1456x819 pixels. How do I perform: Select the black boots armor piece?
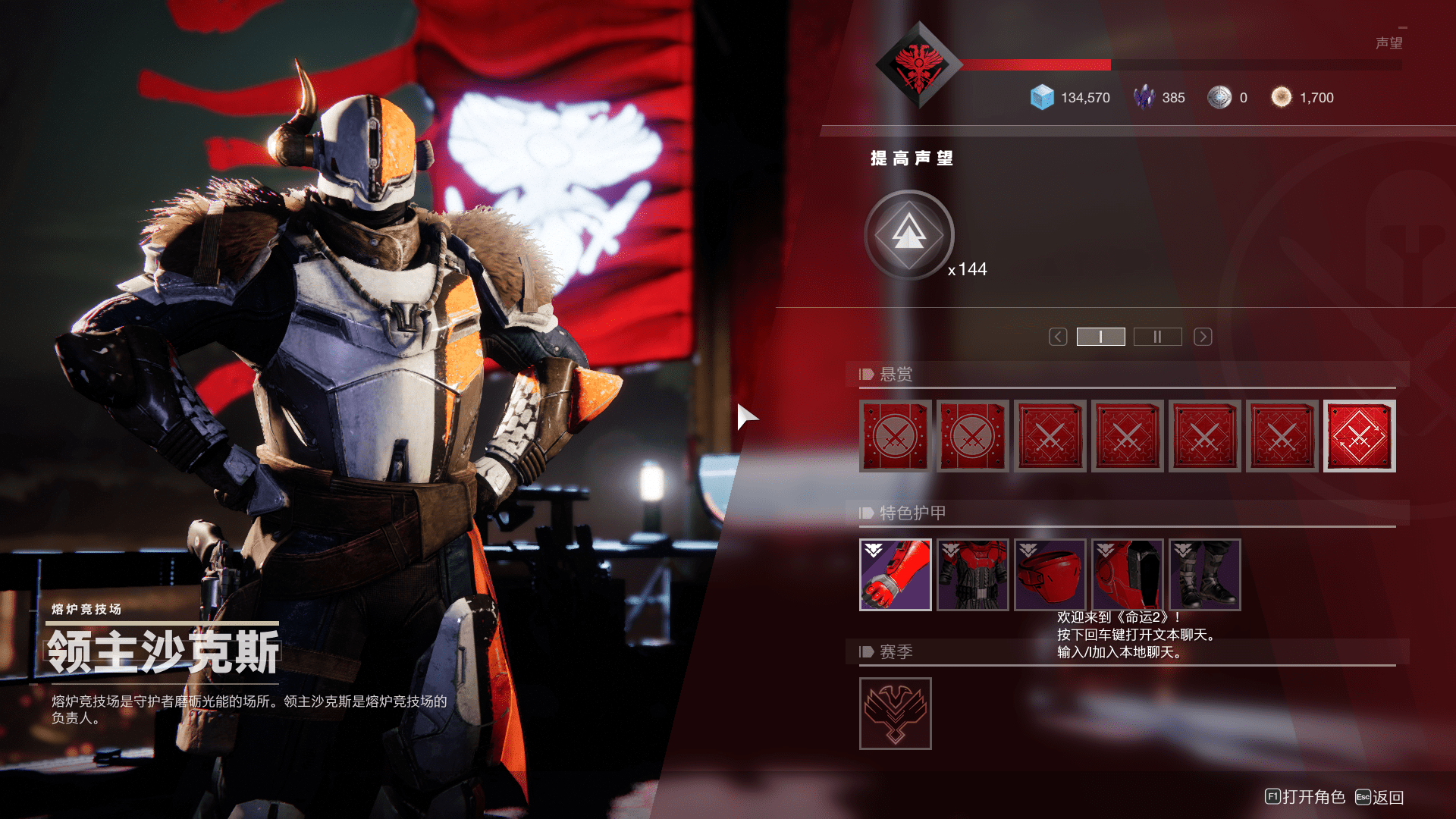[x=1204, y=575]
